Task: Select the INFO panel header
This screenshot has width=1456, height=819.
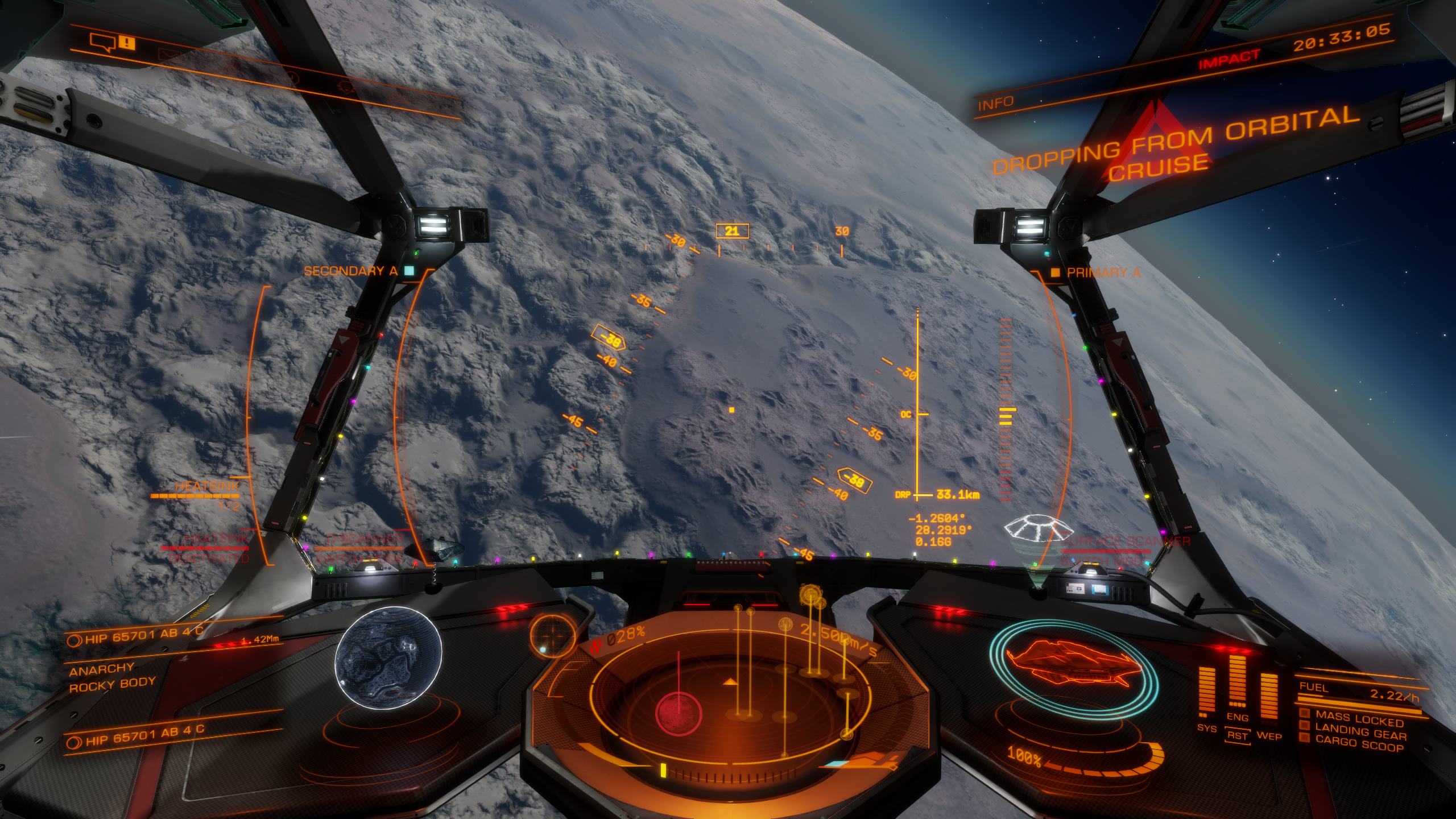Action: [x=988, y=104]
